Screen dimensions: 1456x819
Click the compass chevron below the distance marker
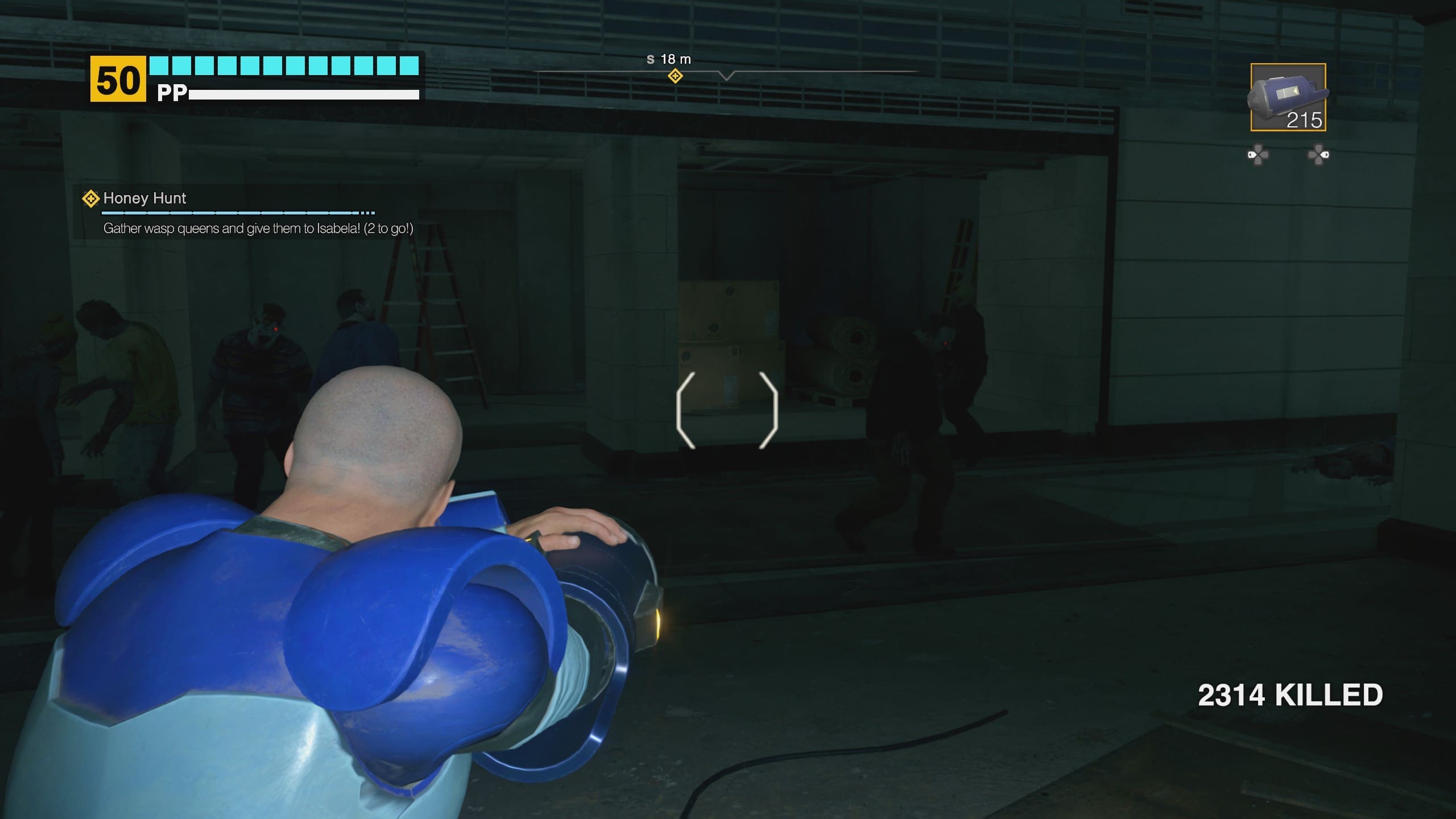pos(727,76)
